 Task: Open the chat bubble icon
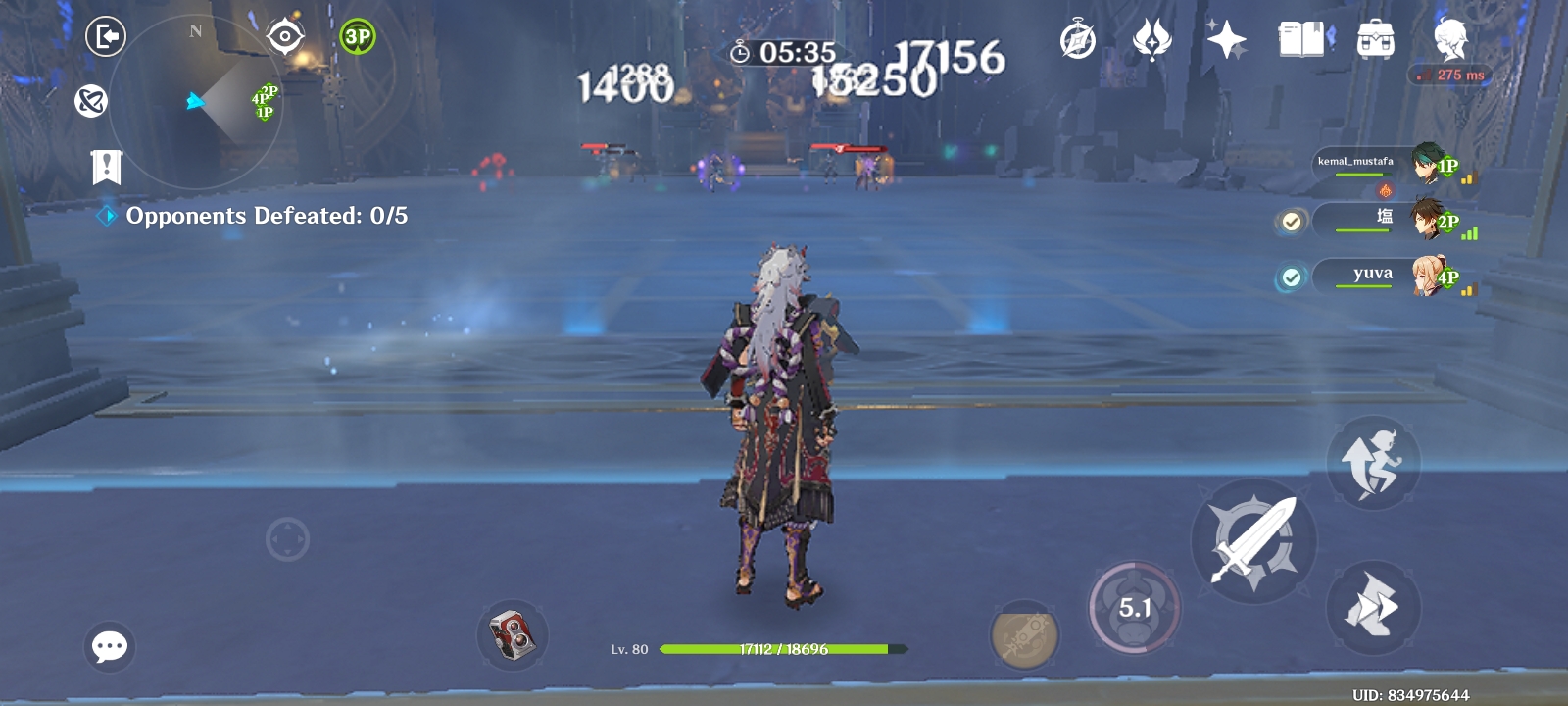[x=110, y=645]
